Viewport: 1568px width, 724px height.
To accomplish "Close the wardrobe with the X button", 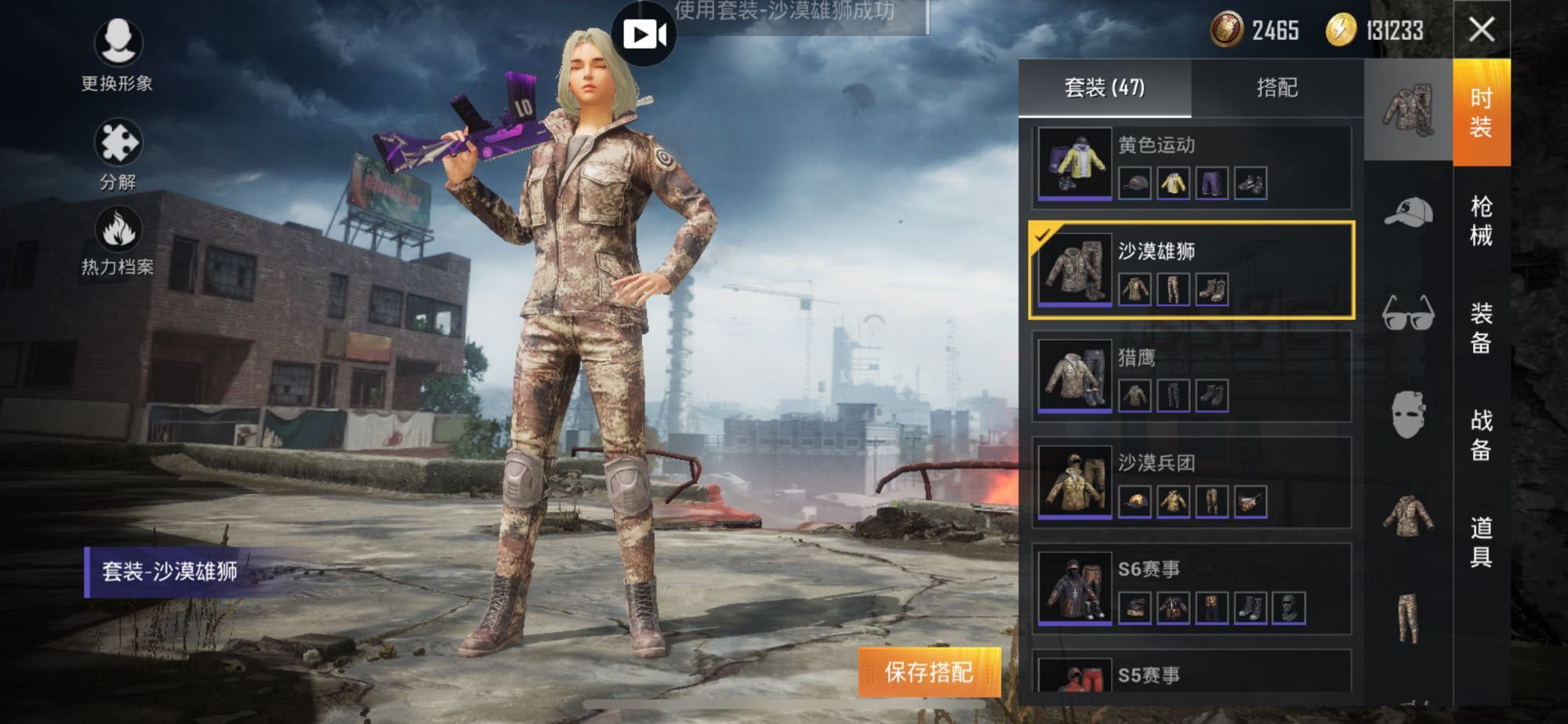I will 1481,30.
